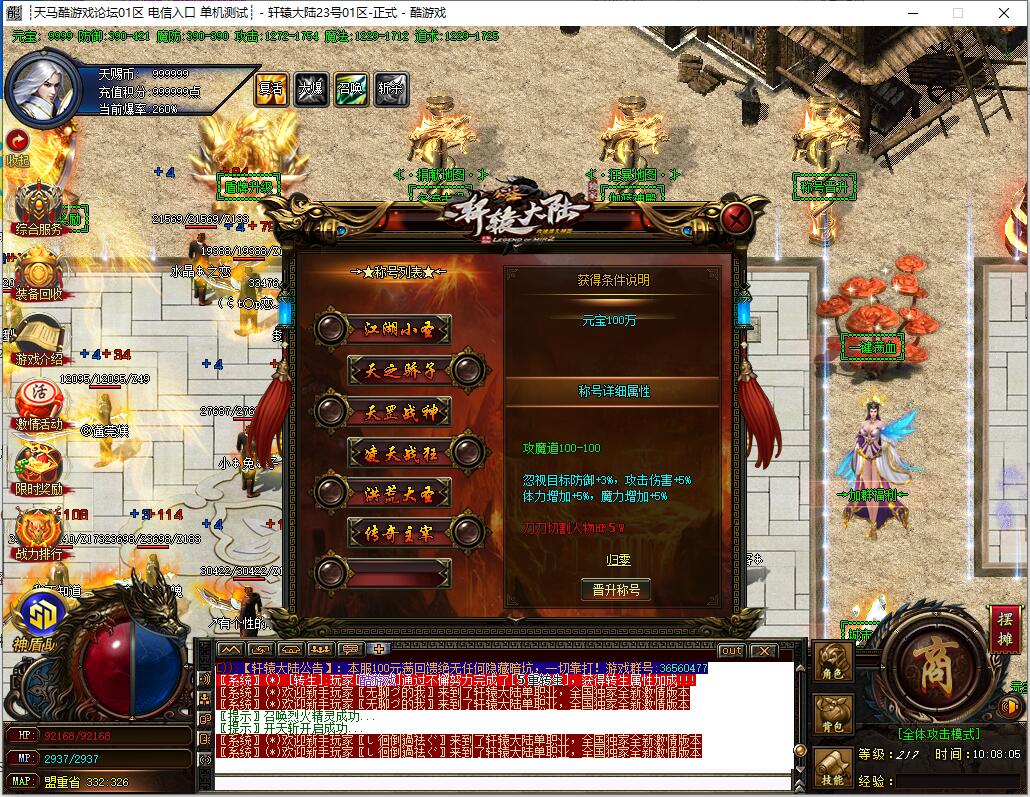
Task: Close the 轩辕大陆 title dialog
Action: [737, 217]
